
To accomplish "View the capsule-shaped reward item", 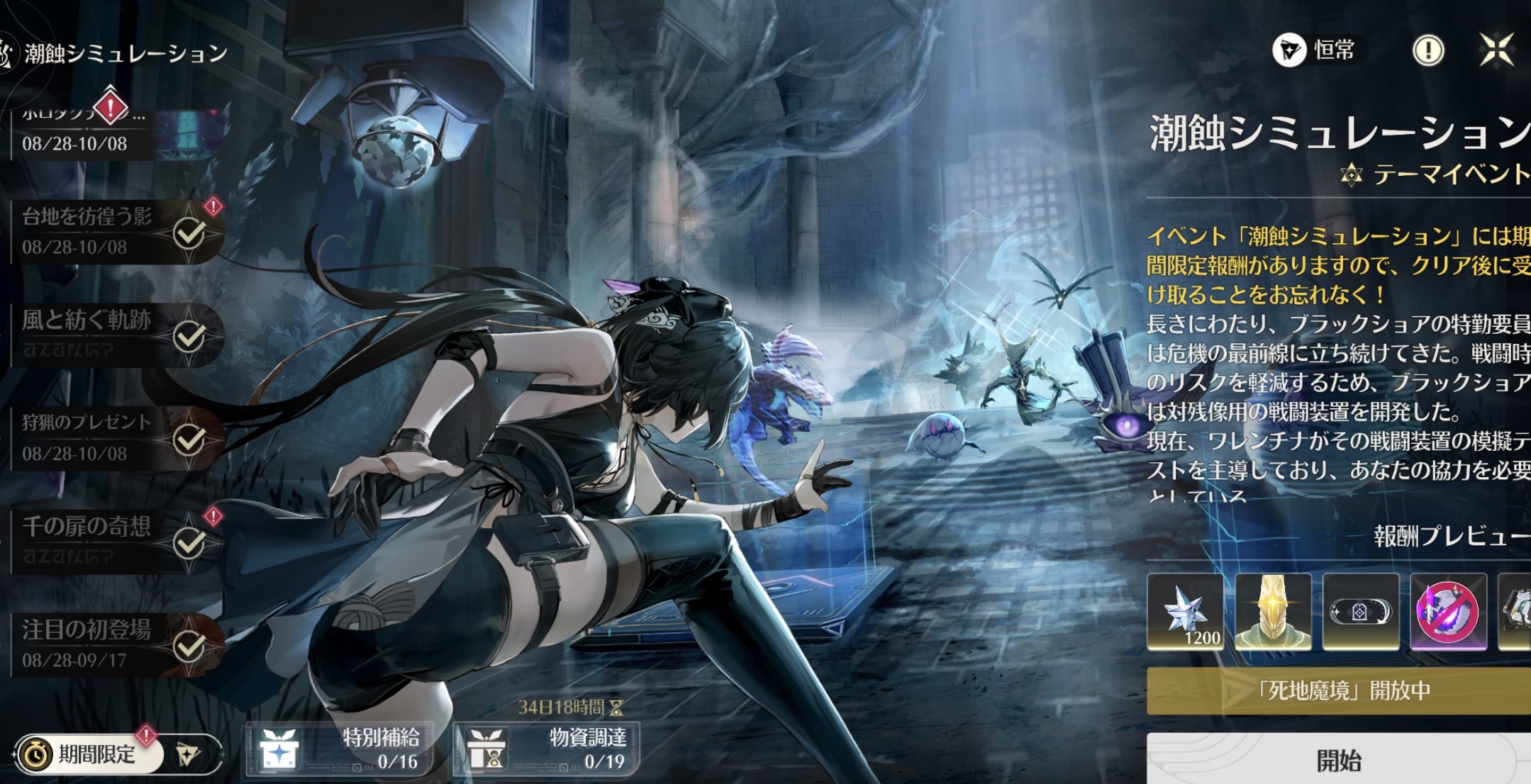I will click(1360, 611).
